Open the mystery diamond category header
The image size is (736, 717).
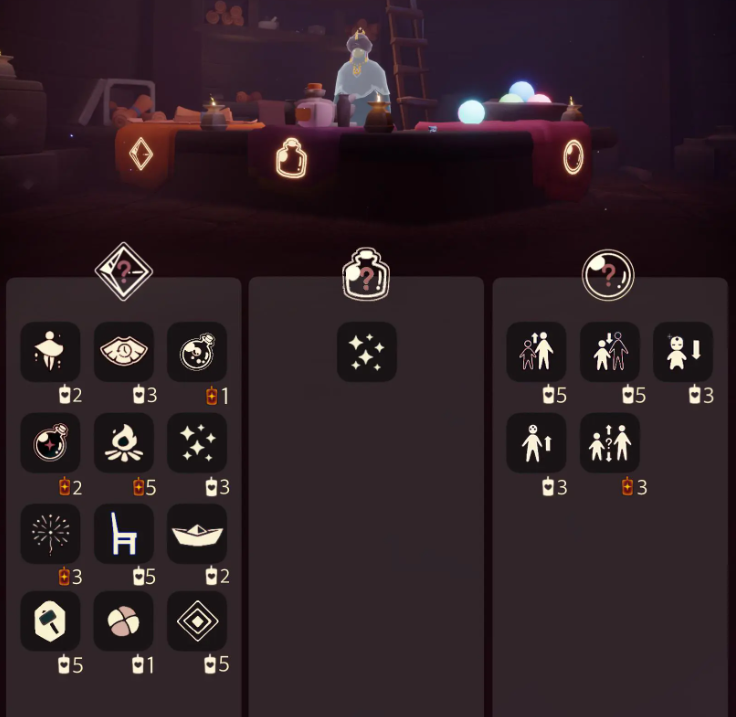(x=124, y=270)
